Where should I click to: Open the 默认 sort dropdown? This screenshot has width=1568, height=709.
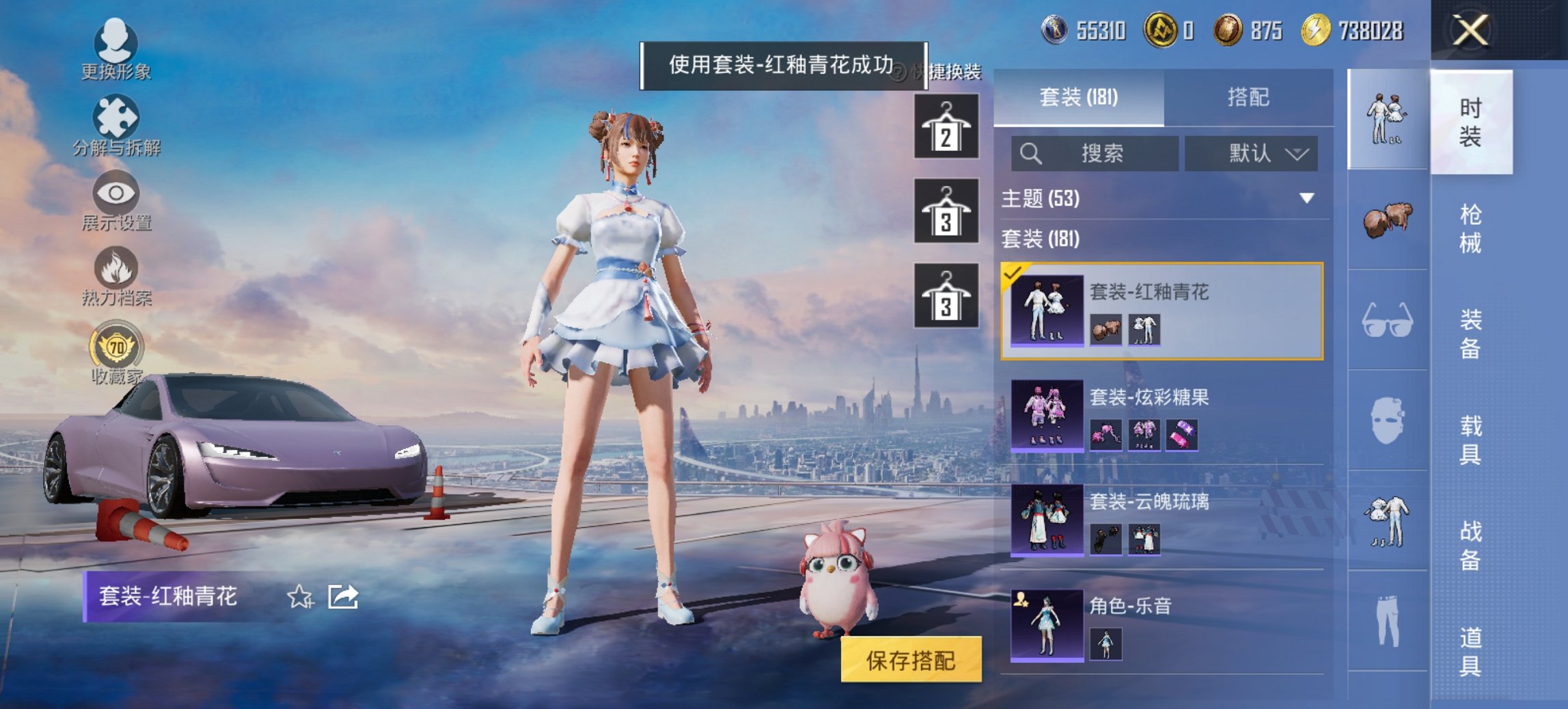point(1250,153)
